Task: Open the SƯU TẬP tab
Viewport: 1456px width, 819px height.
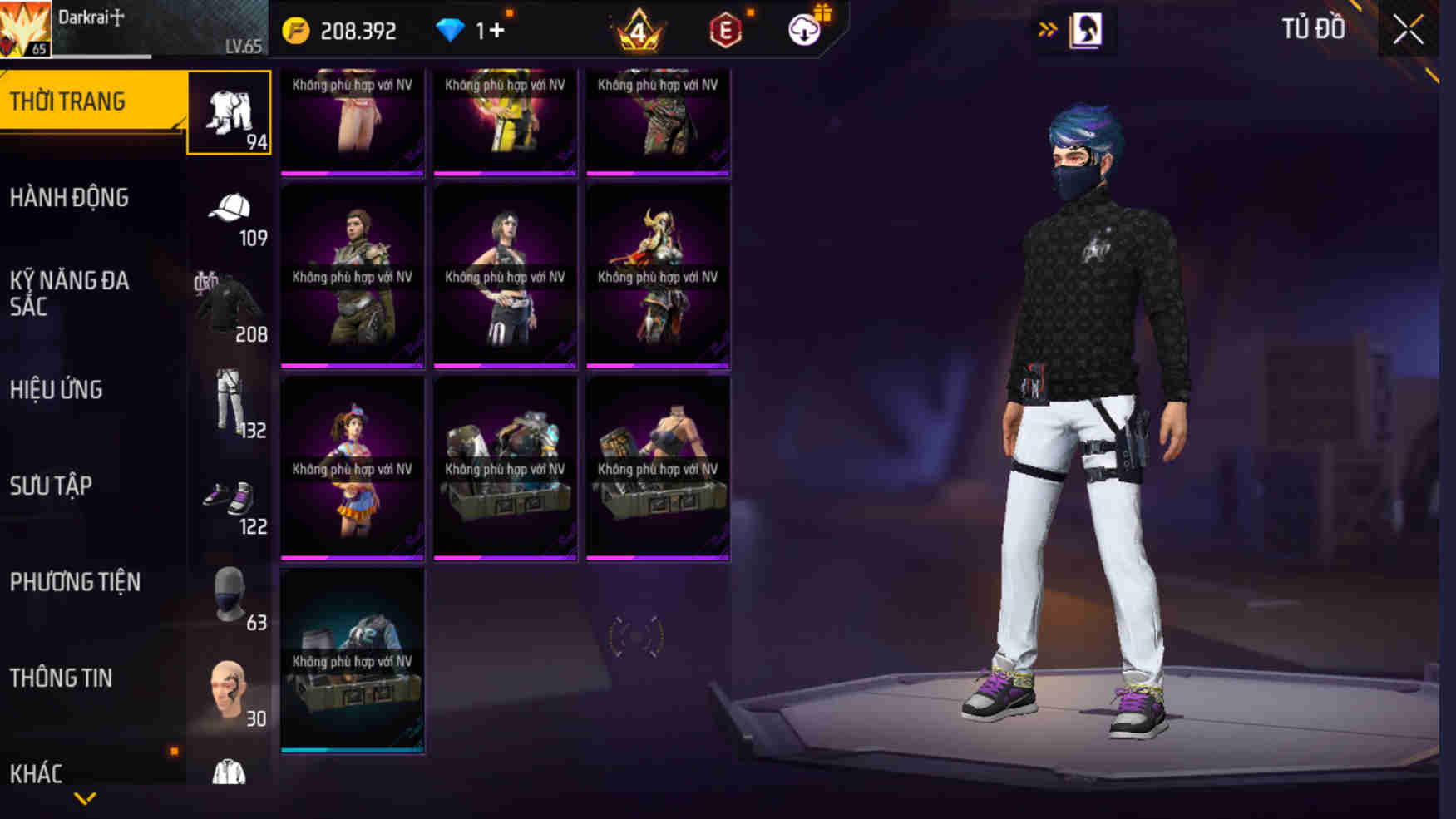Action: point(53,486)
